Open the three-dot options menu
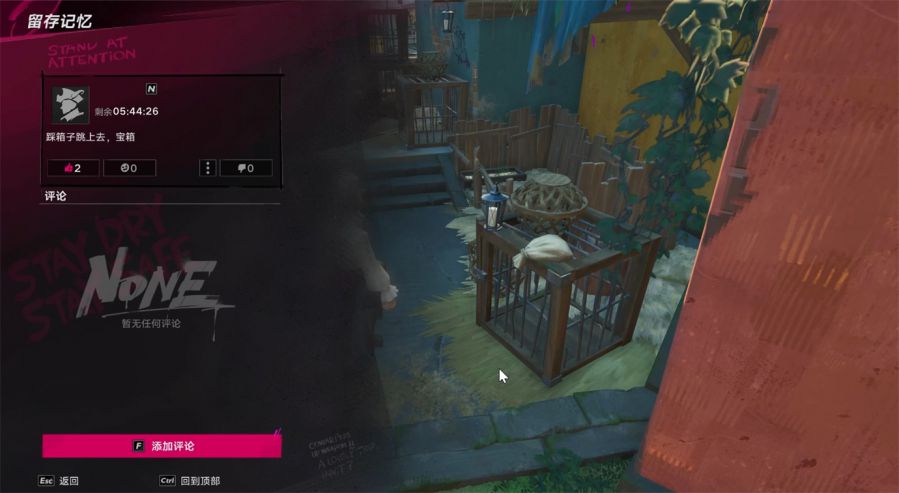This screenshot has width=899, height=493. (x=208, y=168)
